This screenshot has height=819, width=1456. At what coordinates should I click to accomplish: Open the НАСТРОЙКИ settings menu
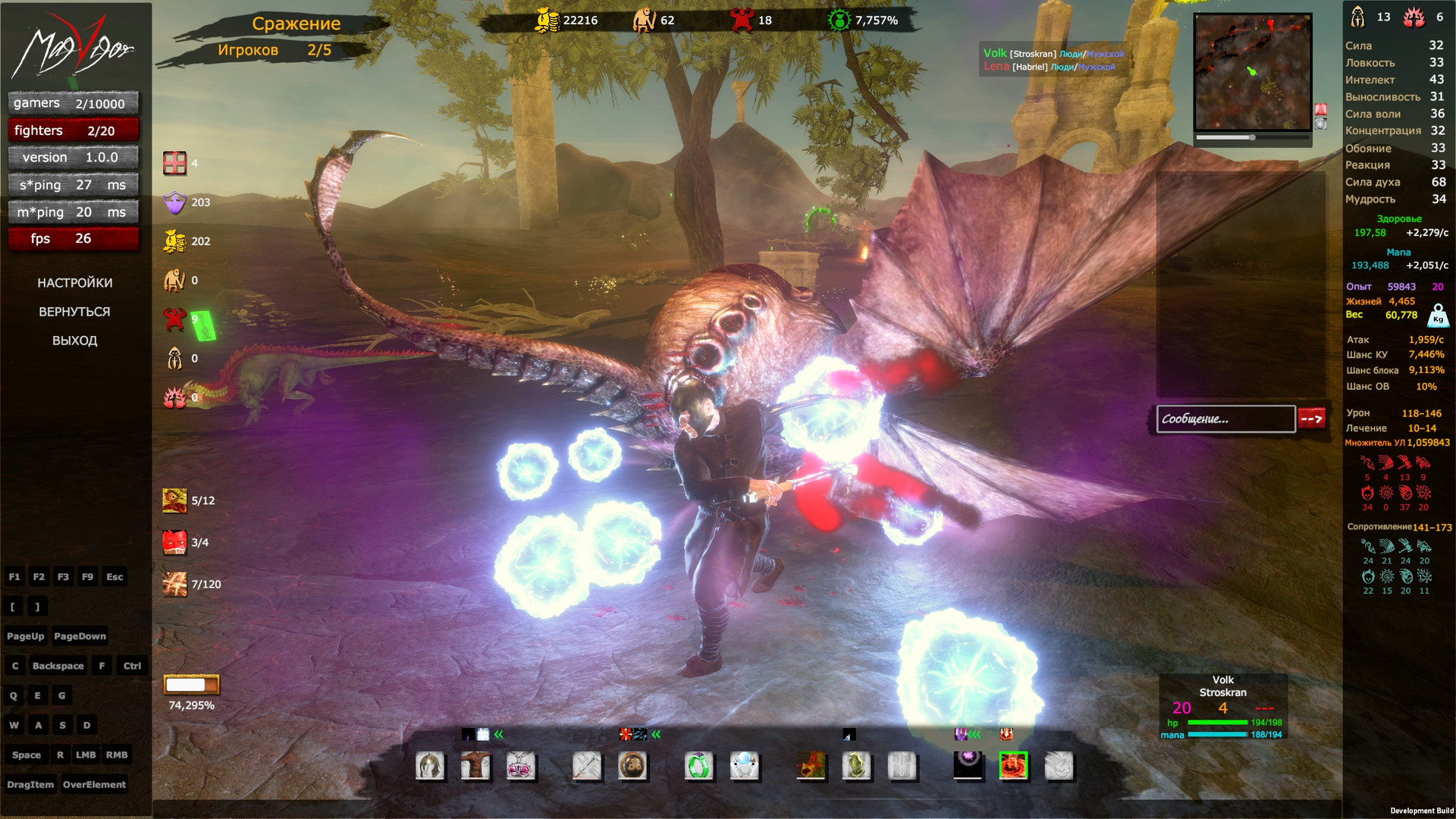coord(74,283)
